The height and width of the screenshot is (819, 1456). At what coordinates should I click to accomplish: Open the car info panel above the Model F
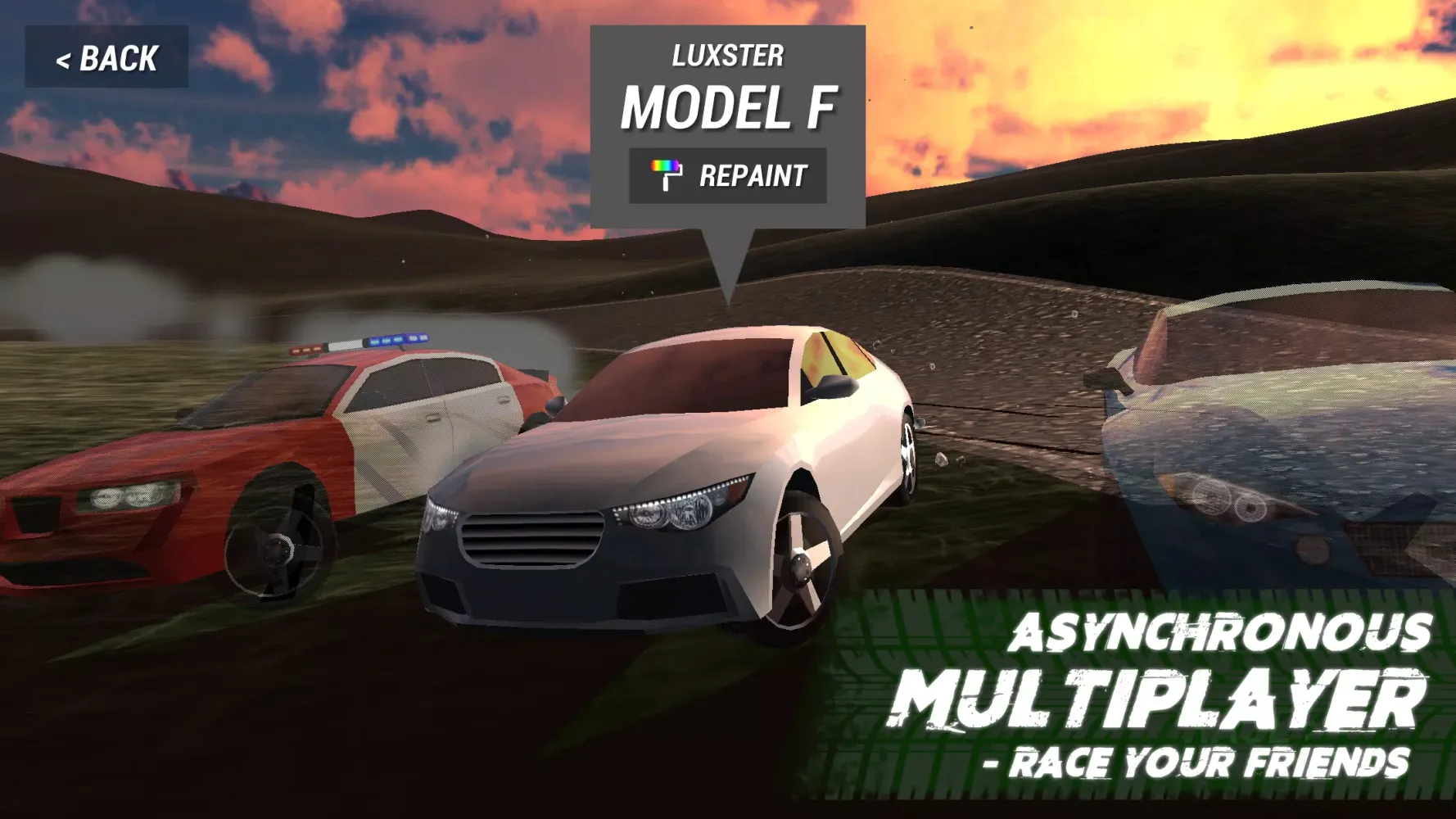click(x=726, y=115)
